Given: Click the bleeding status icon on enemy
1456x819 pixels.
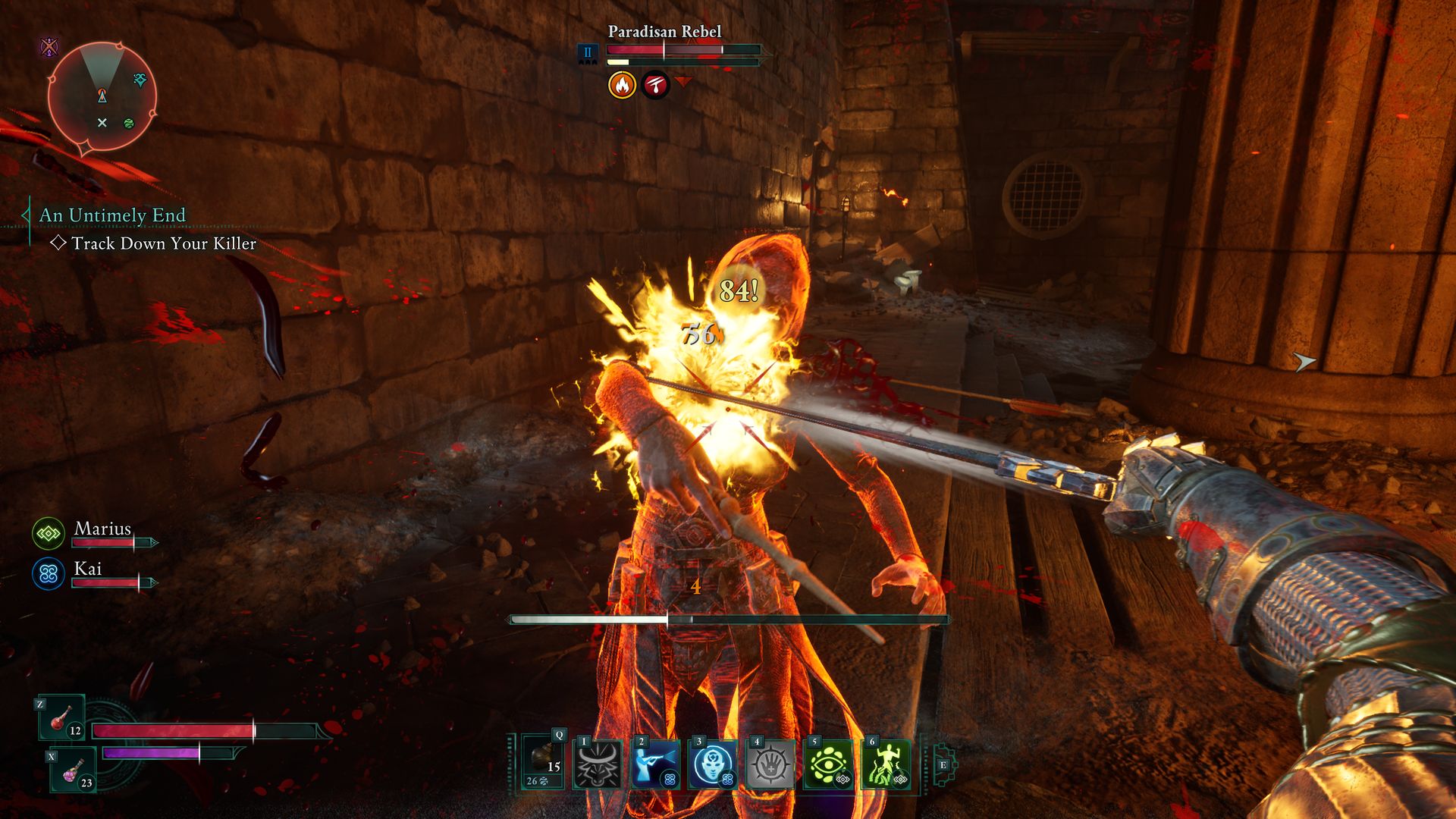Looking at the screenshot, I should pos(655,85).
